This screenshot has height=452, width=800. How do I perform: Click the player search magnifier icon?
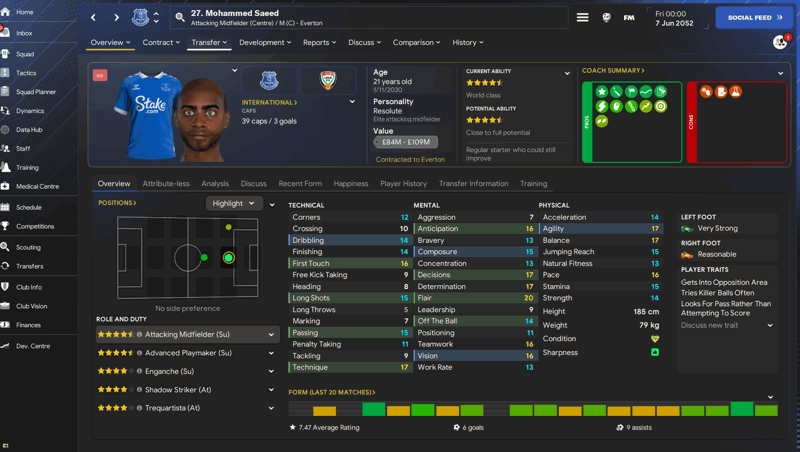point(180,17)
